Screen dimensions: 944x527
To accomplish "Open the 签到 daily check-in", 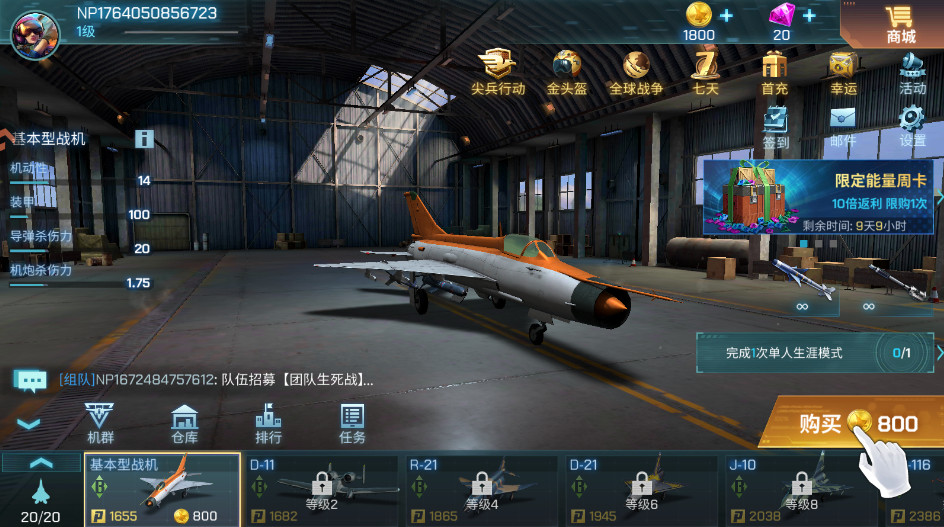I will [776, 127].
